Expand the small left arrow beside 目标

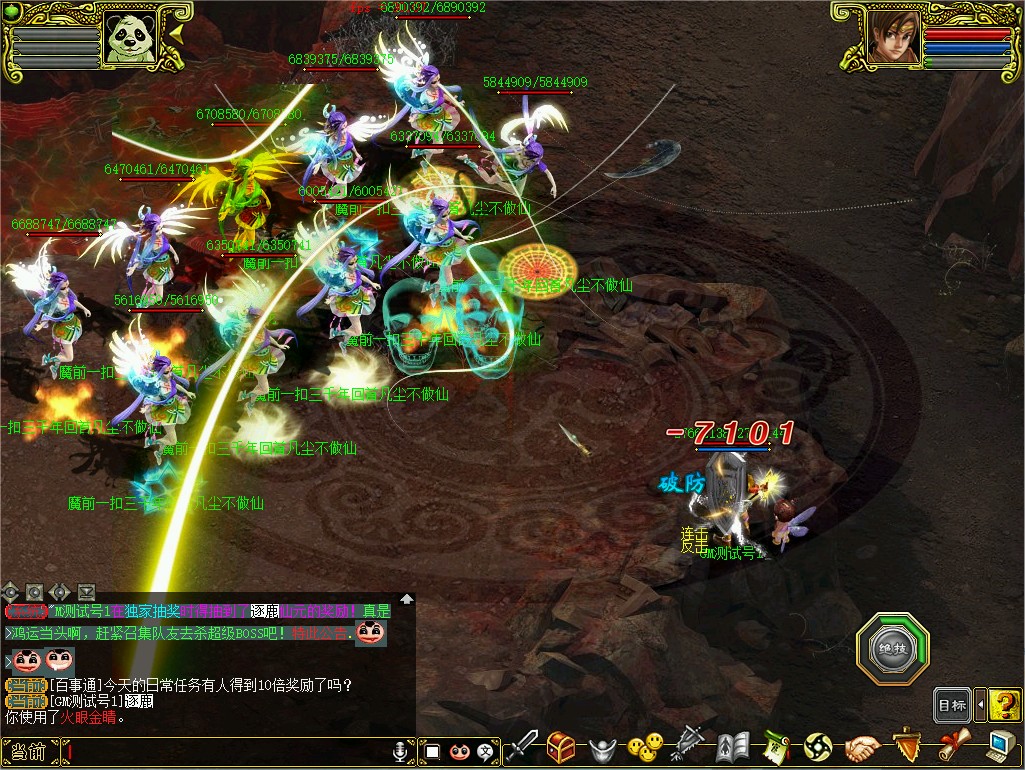[x=980, y=705]
